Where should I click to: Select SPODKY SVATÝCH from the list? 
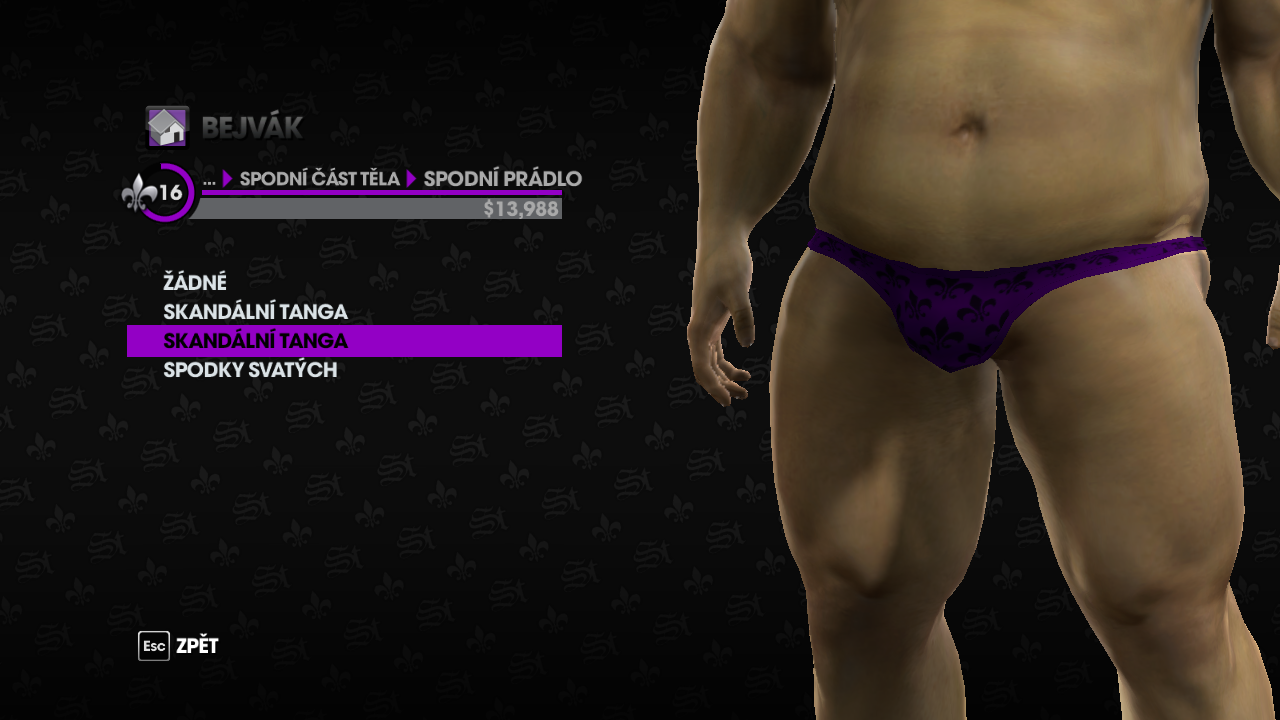pyautogui.click(x=250, y=370)
